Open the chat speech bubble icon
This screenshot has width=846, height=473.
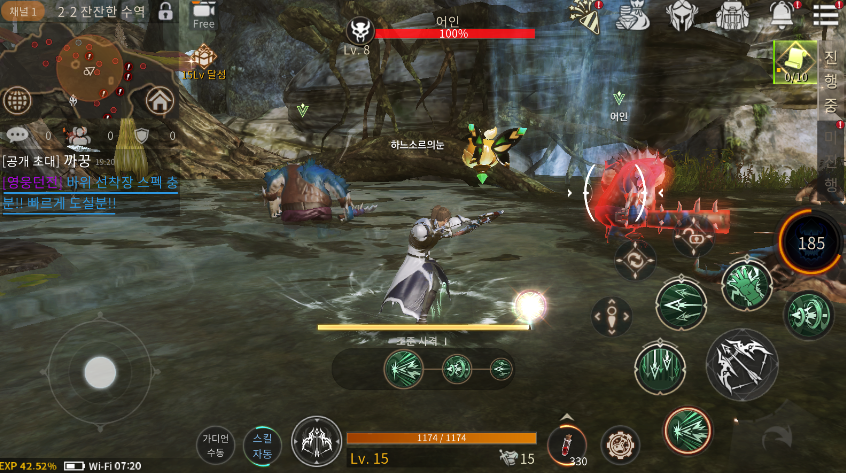(17, 135)
